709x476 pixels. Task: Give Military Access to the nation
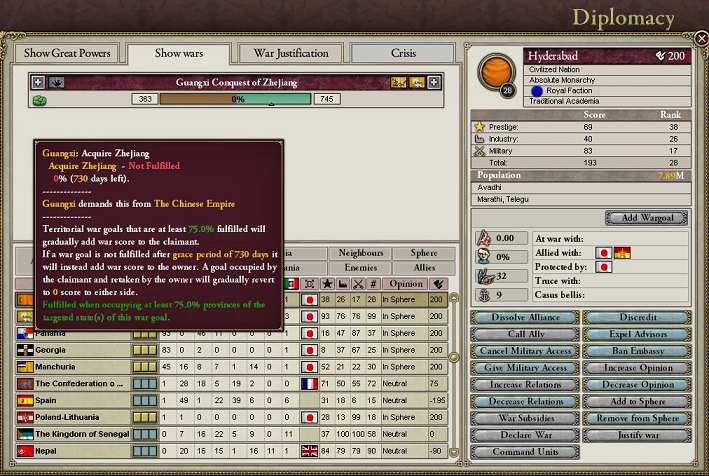tap(523, 368)
